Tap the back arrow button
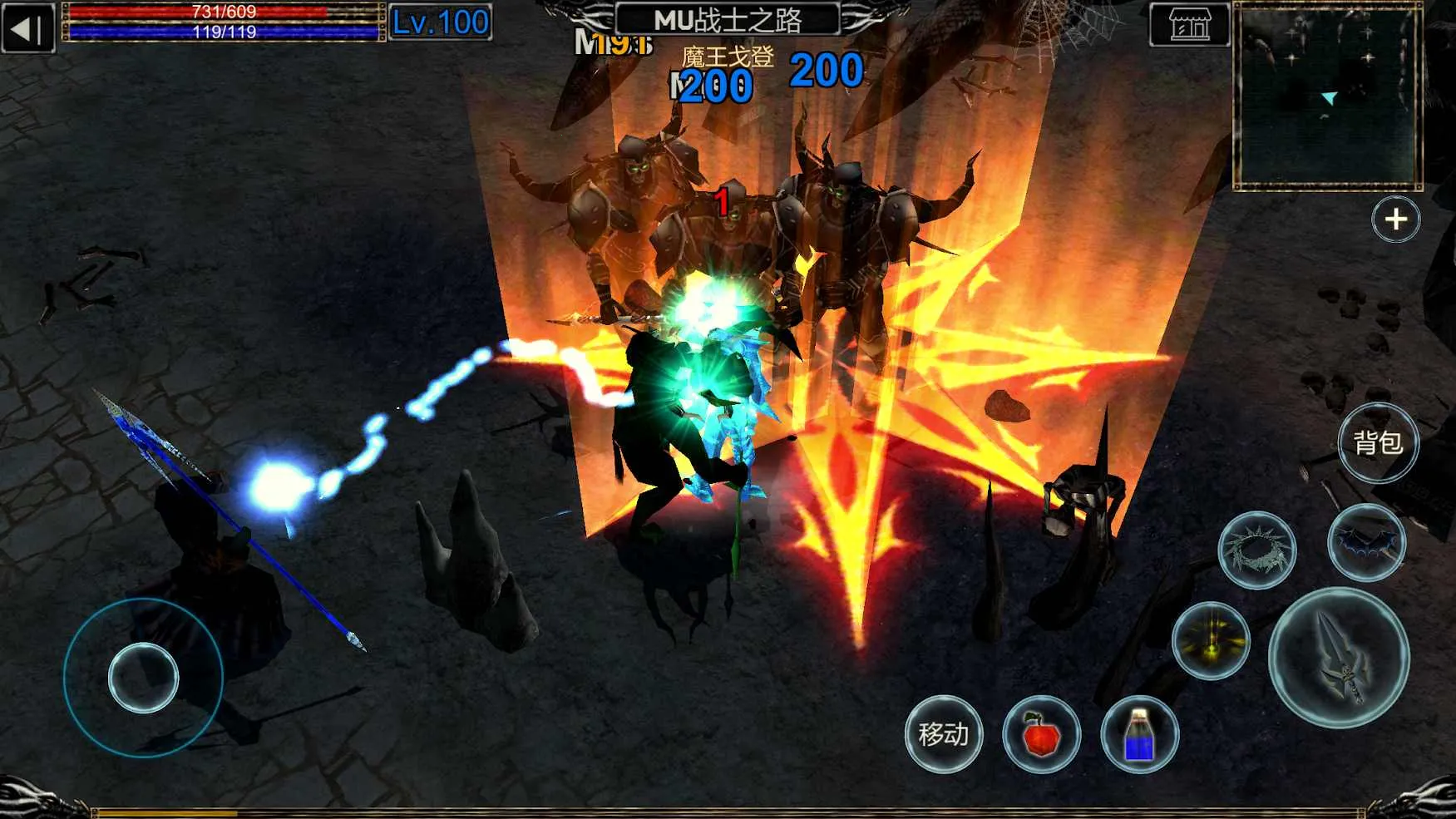 [x=28, y=28]
